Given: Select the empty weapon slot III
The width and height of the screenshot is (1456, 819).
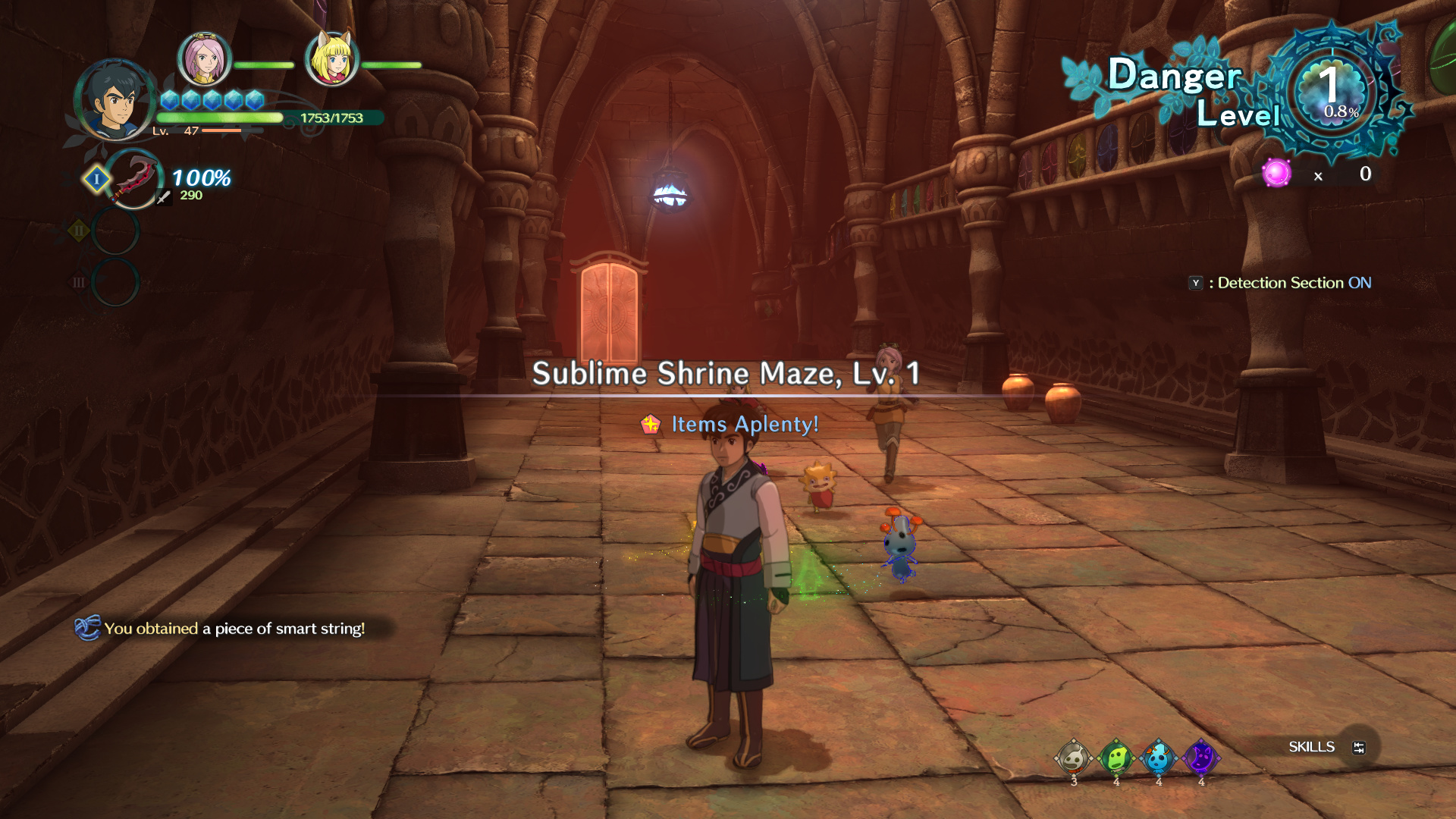Looking at the screenshot, I should 115,282.
